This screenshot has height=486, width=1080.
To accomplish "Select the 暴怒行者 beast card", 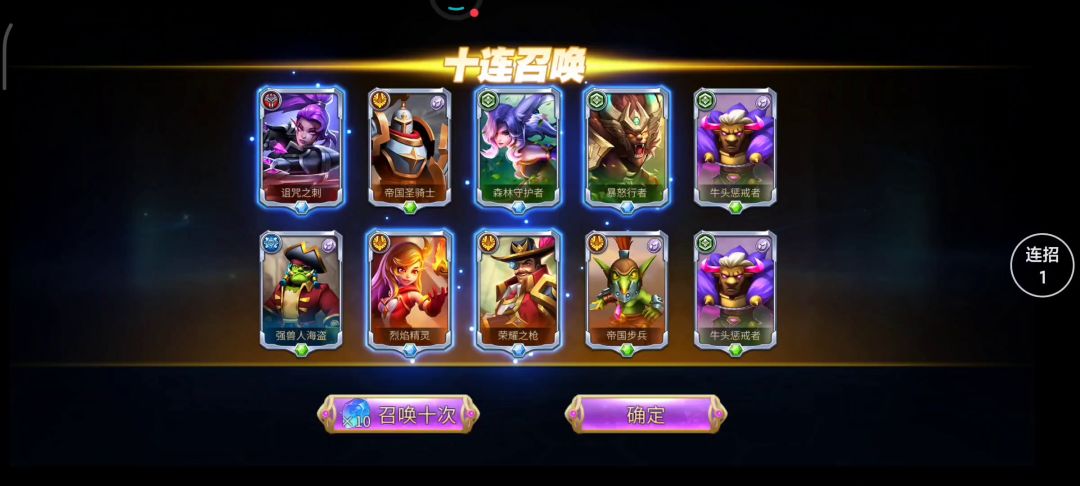I will click(x=626, y=145).
